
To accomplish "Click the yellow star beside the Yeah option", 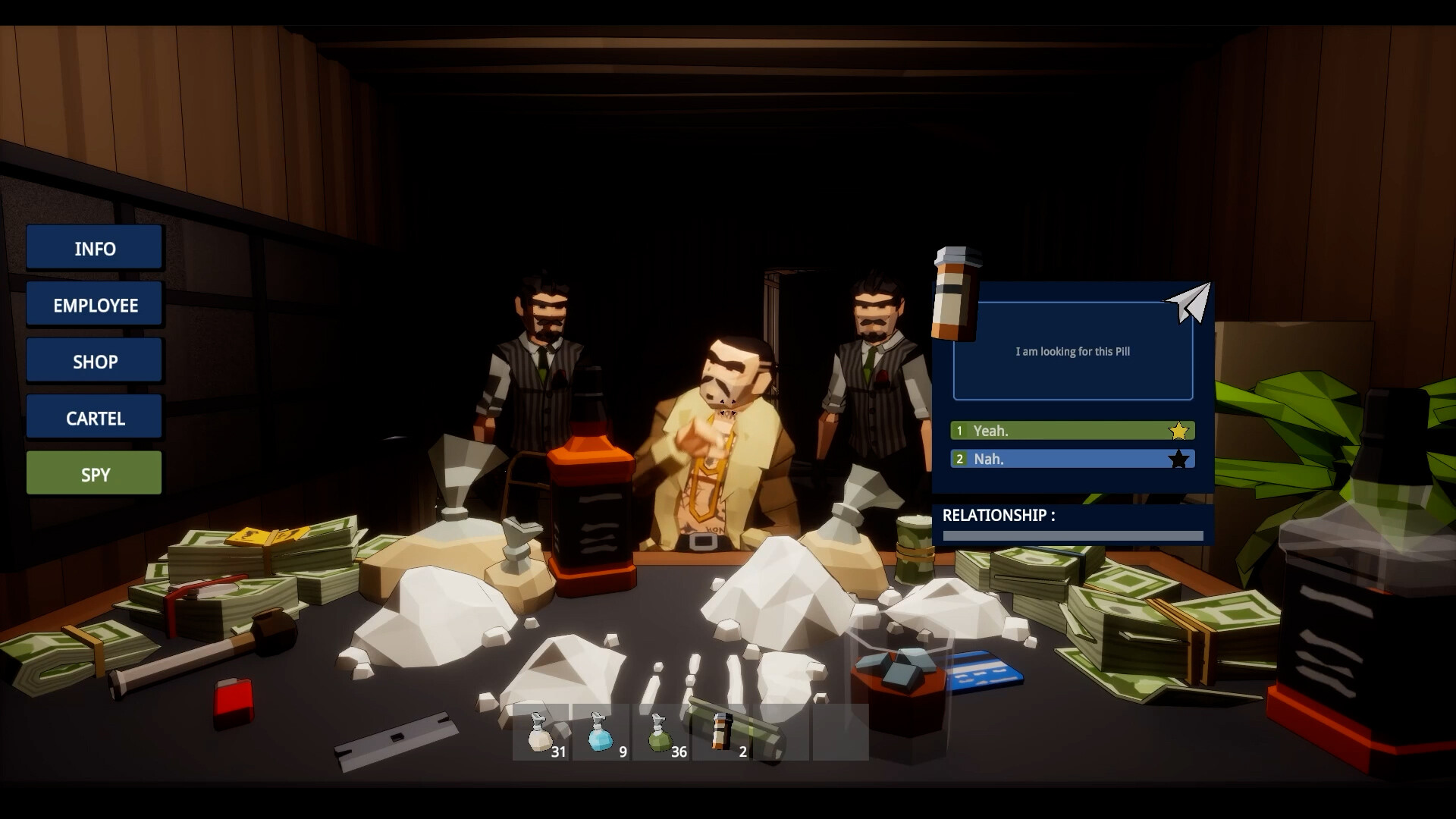I will pos(1178,430).
